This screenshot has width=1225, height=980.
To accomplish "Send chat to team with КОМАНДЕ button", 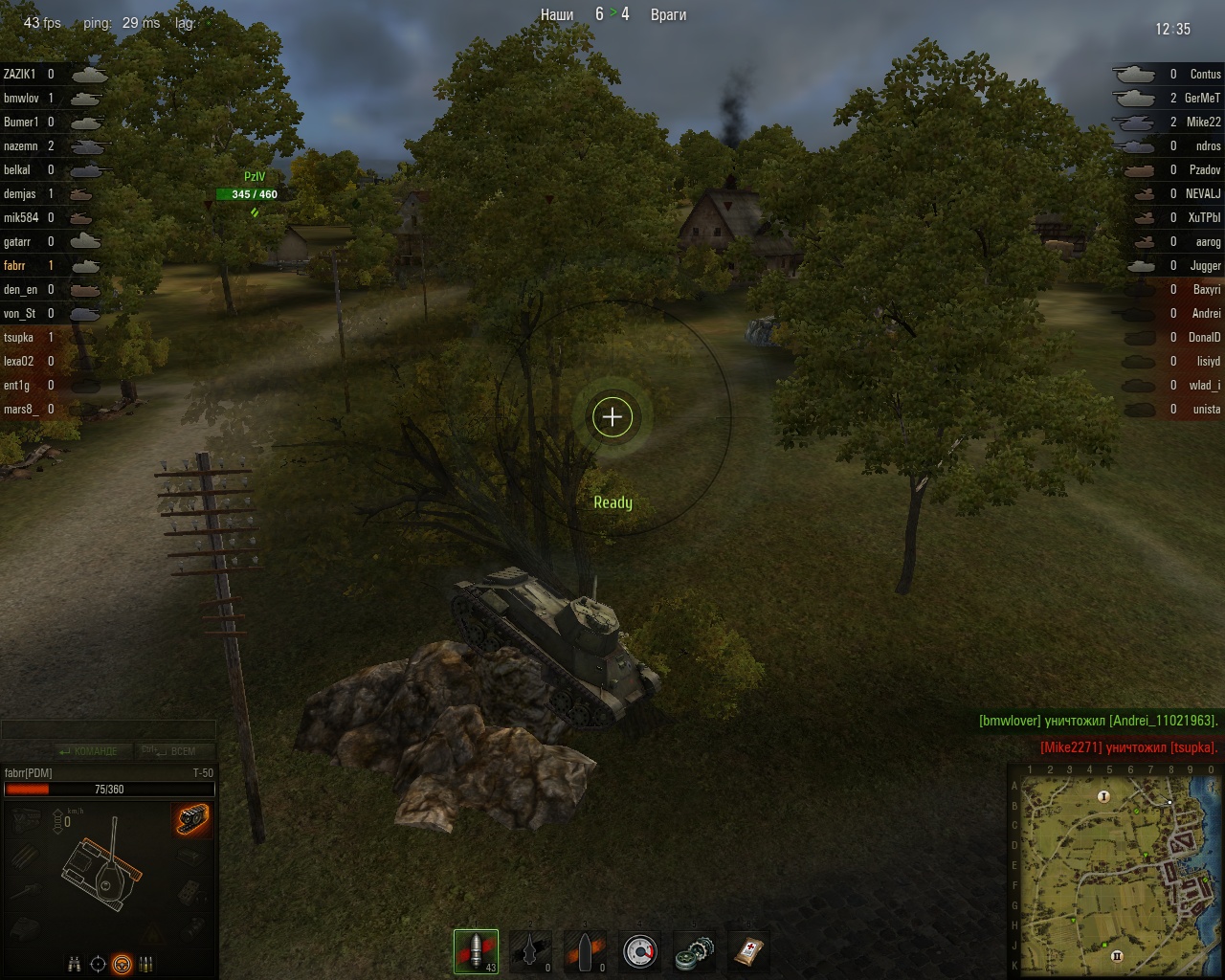I will pyautogui.click(x=88, y=751).
